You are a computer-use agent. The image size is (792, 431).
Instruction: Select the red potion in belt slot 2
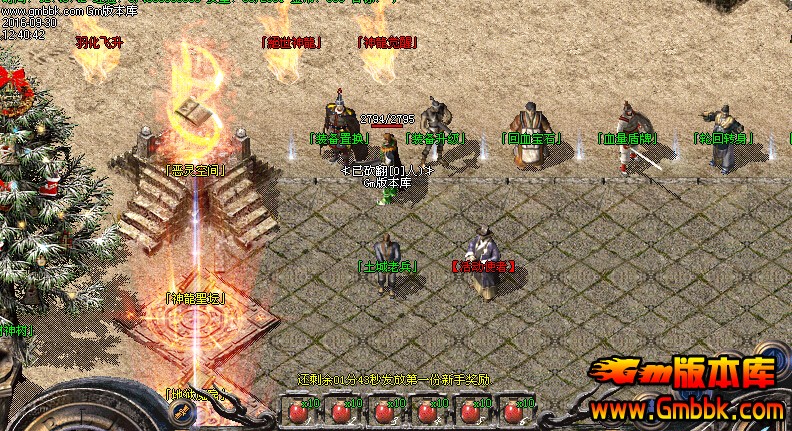[341, 411]
